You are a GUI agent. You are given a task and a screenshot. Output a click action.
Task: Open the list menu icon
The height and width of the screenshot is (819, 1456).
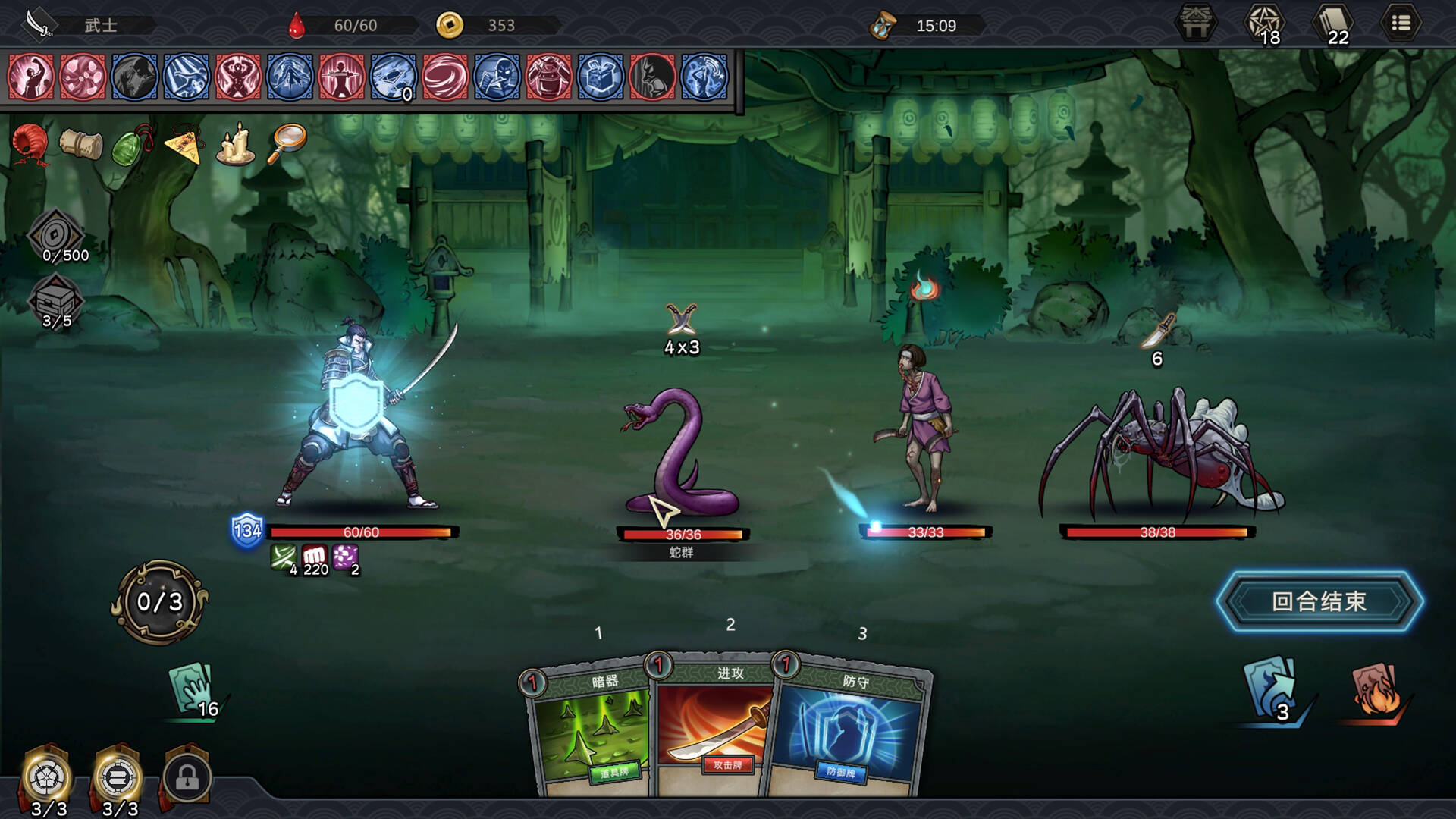pyautogui.click(x=1401, y=24)
